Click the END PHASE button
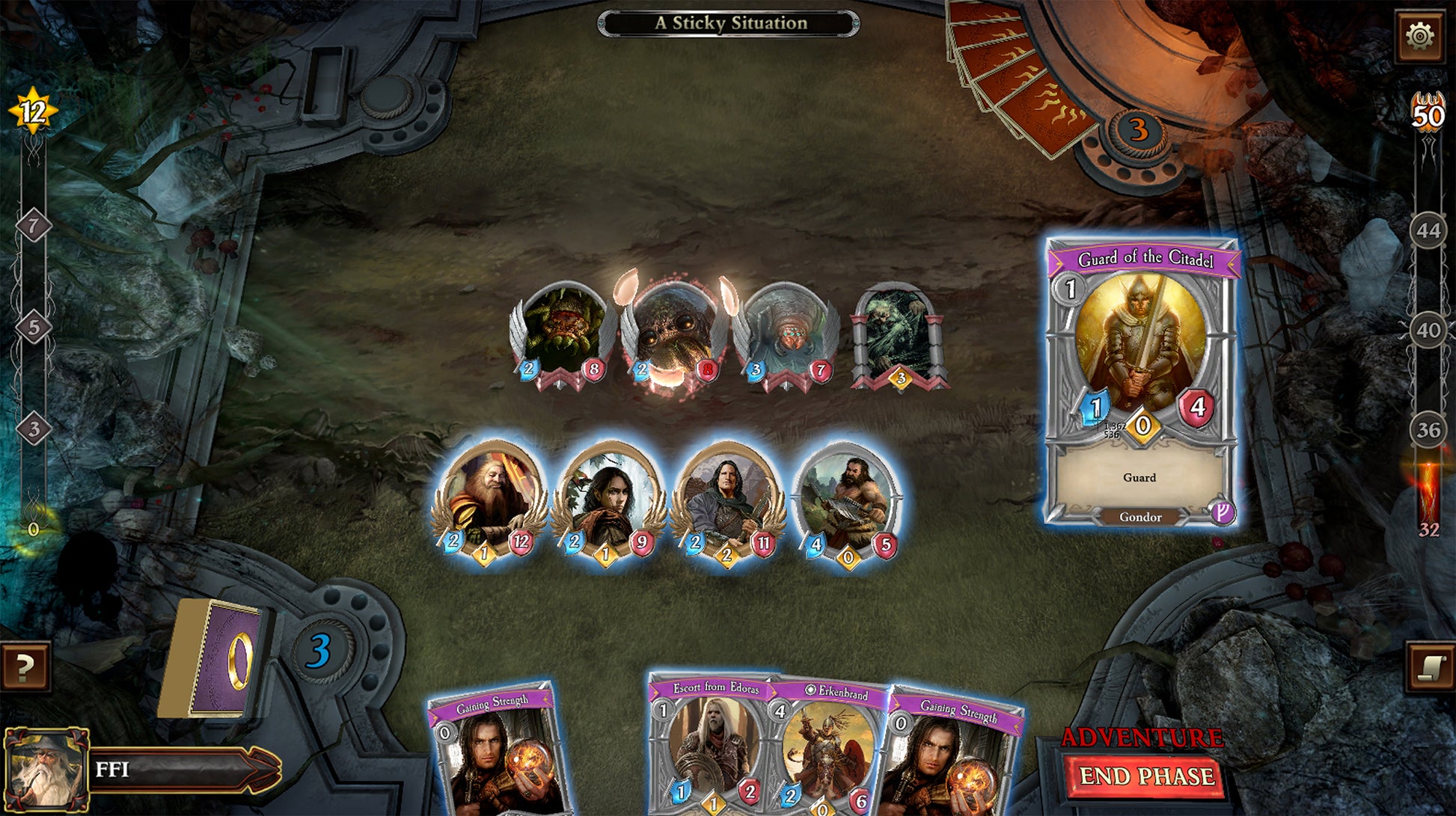Image resolution: width=1456 pixels, height=816 pixels. click(1145, 777)
